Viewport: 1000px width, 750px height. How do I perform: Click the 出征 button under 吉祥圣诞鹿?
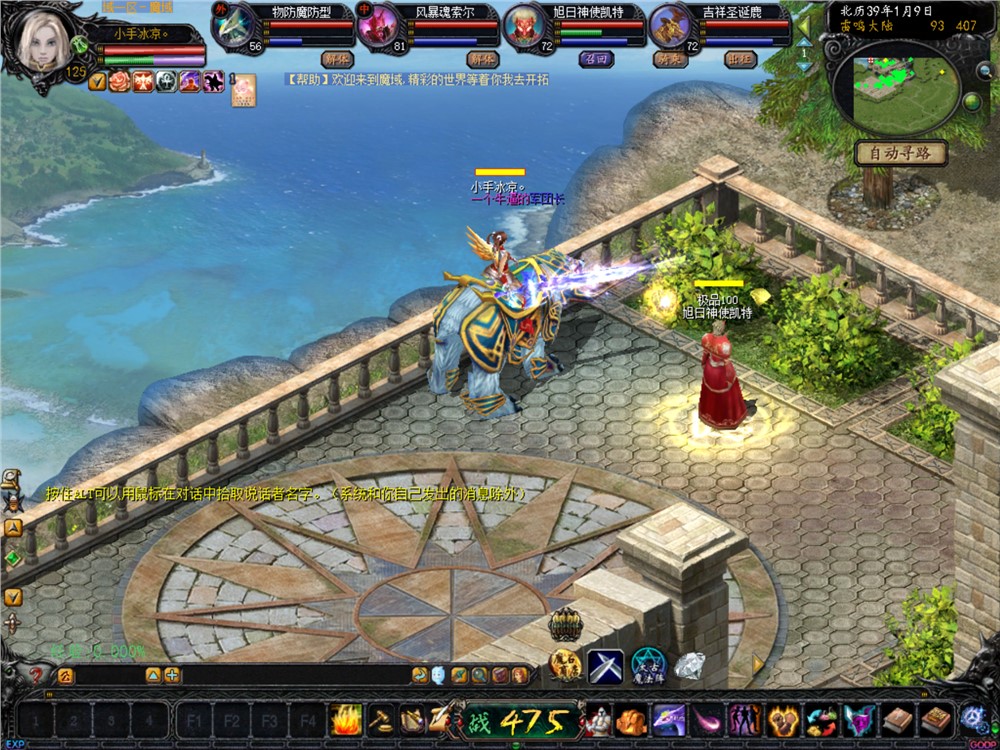[741, 59]
